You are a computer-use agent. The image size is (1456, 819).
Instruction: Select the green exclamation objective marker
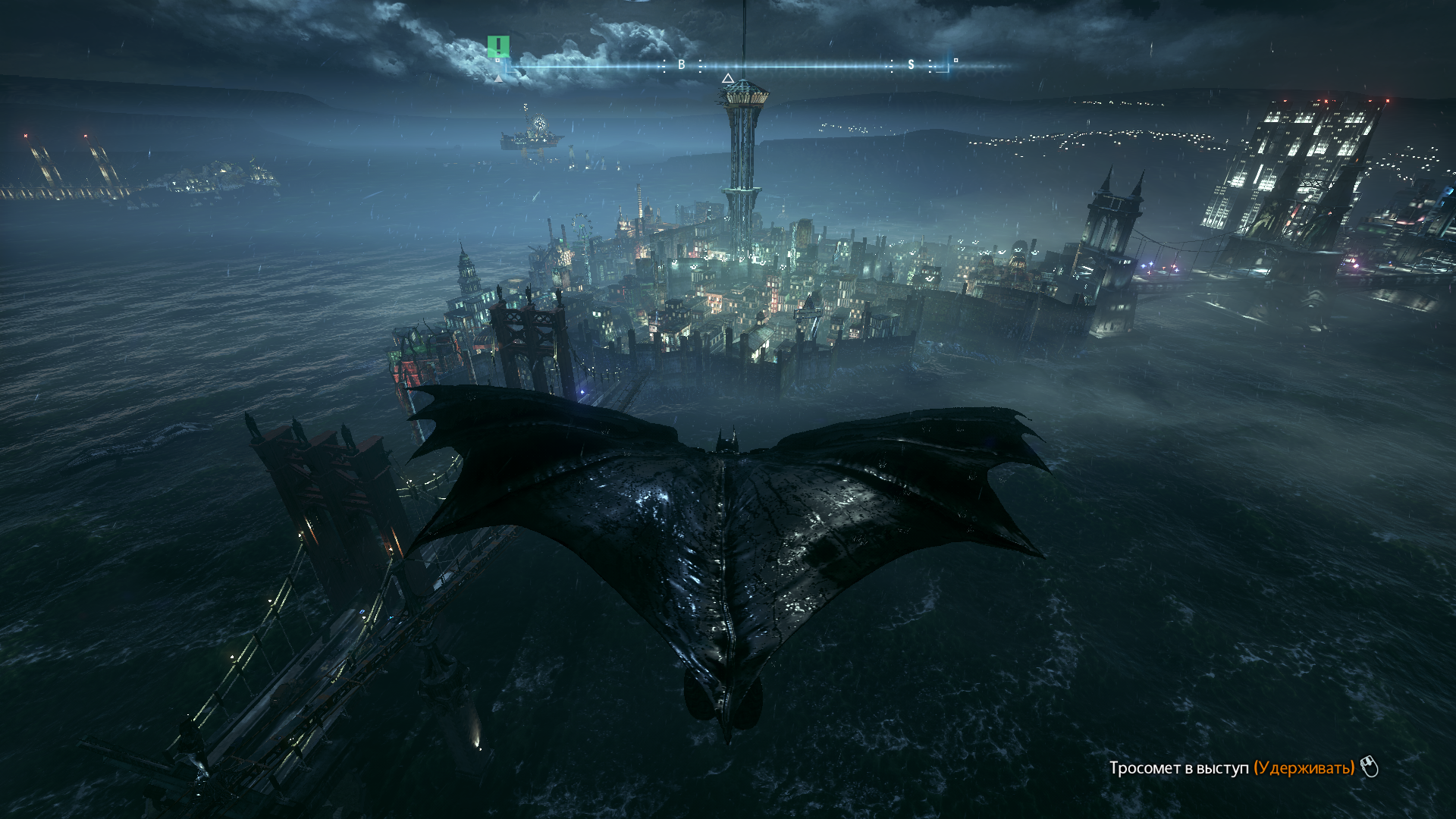tap(498, 45)
